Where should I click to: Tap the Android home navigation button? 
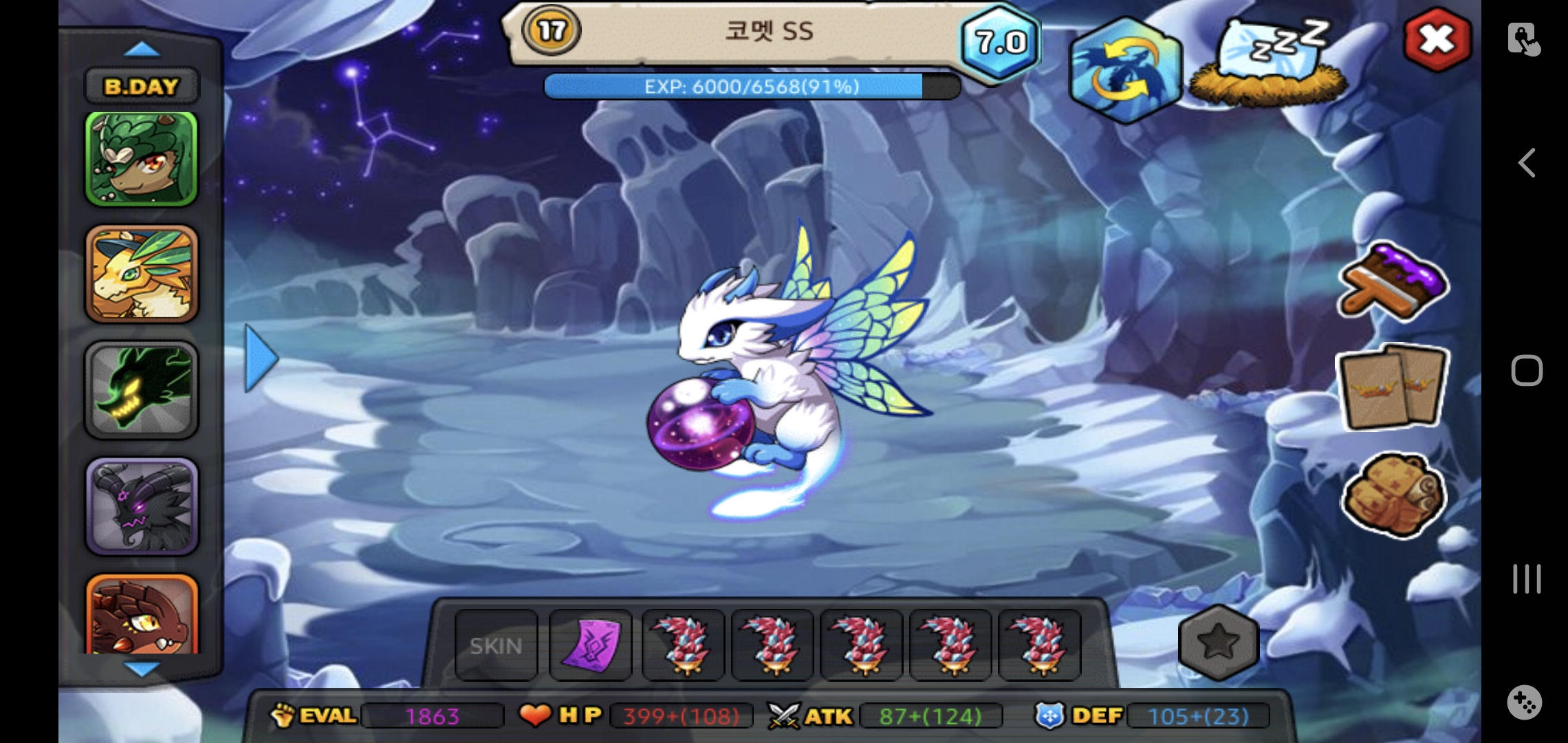(x=1526, y=371)
